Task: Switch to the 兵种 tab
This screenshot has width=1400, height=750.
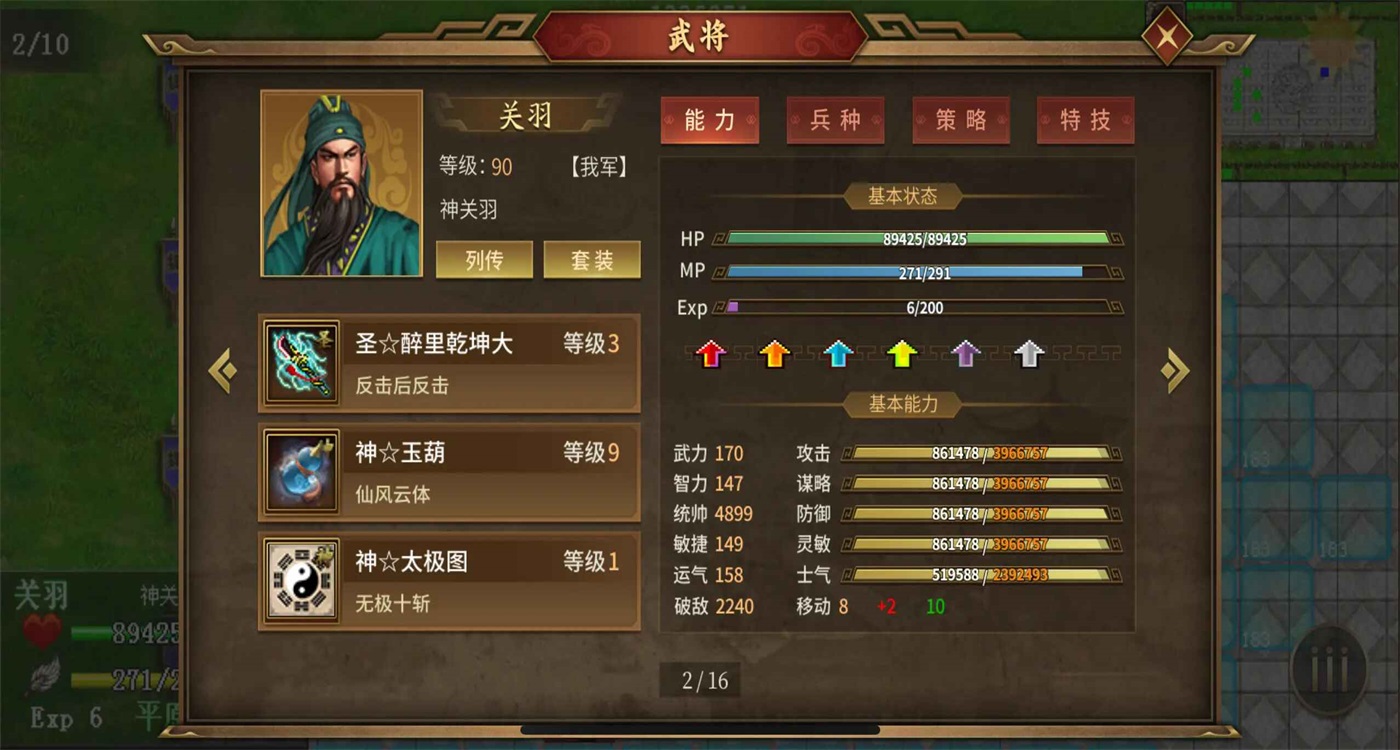Action: tap(835, 119)
